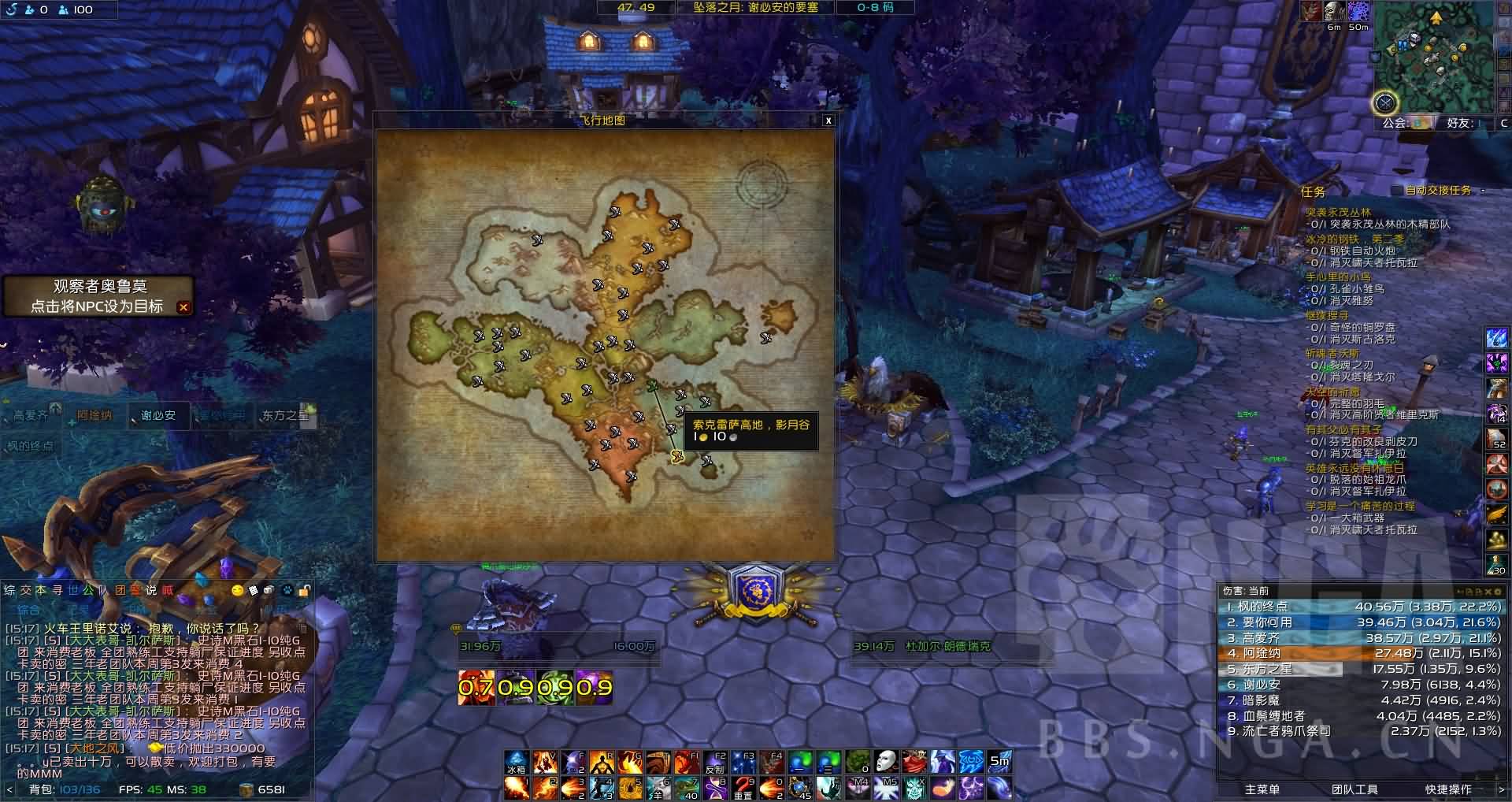The width and height of the screenshot is (1512, 802).
Task: Dismiss the 观察者奥鲁莫 target alert
Action: pyautogui.click(x=183, y=307)
